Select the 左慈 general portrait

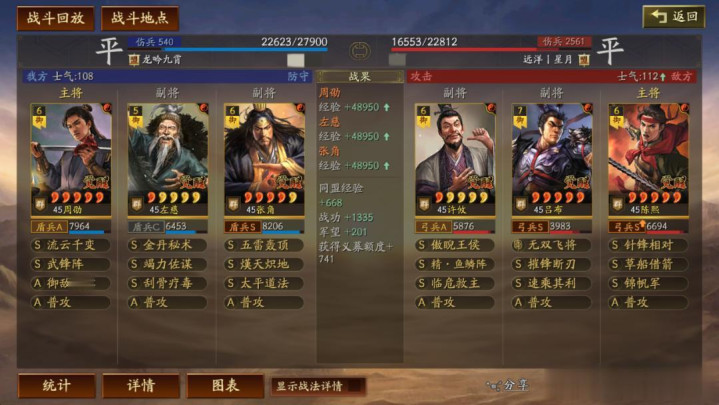(167, 150)
